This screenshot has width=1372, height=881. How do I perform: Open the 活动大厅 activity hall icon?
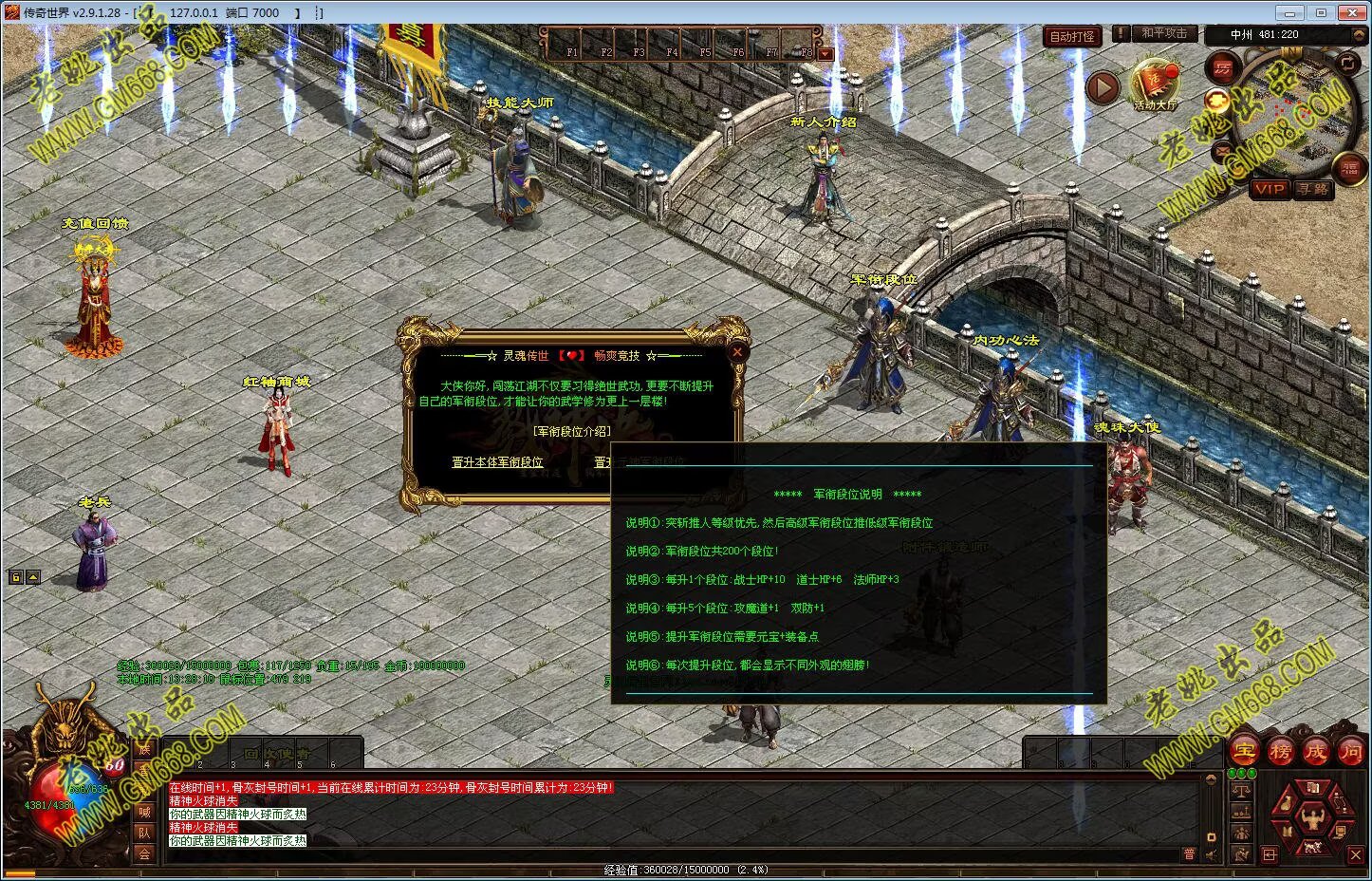pos(1155,85)
